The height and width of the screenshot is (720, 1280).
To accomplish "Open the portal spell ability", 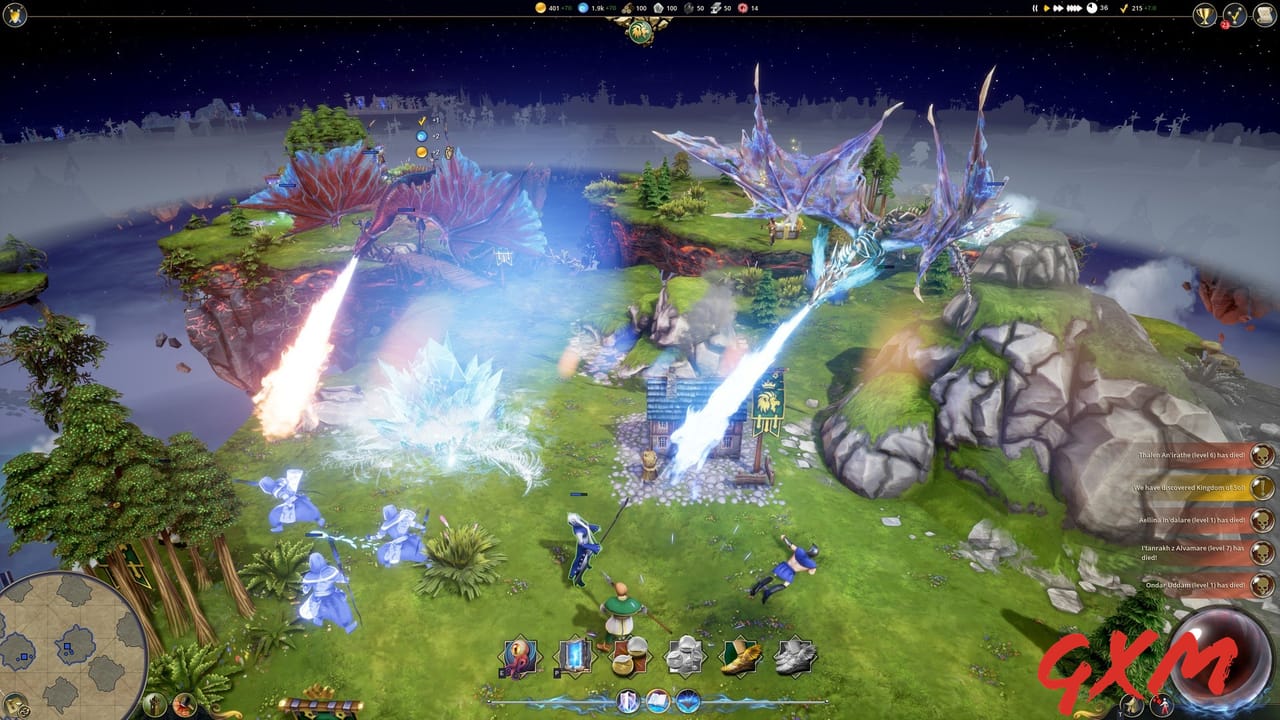I will click(x=573, y=658).
